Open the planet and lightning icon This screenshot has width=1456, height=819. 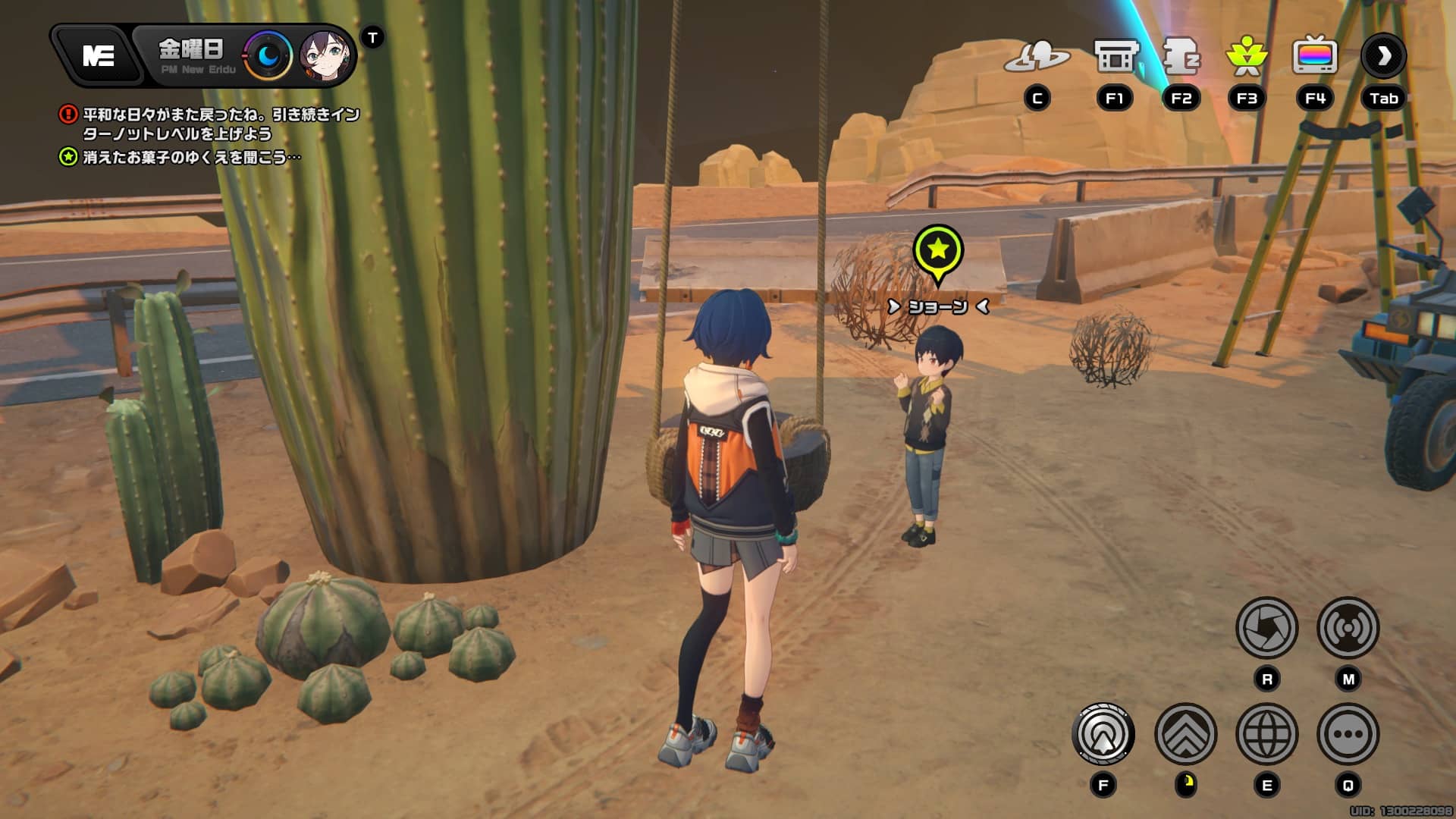pyautogui.click(x=1037, y=57)
